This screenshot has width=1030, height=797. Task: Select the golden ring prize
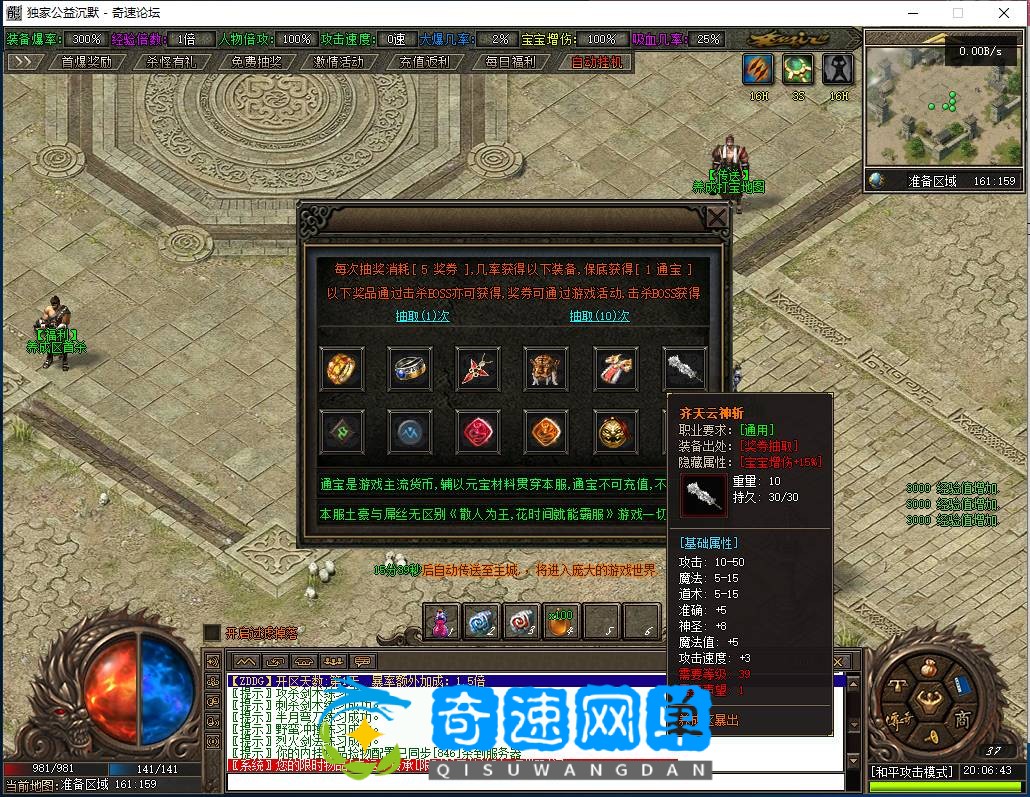point(341,369)
